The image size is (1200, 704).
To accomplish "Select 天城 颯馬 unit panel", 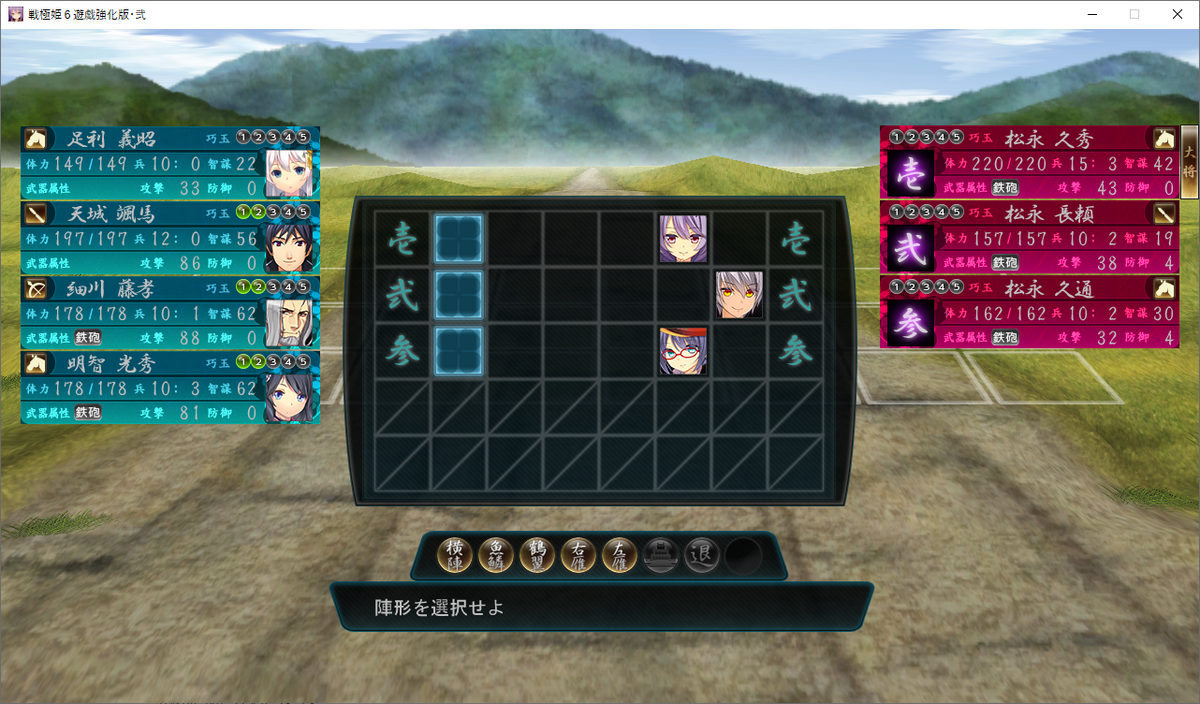I will pos(170,237).
